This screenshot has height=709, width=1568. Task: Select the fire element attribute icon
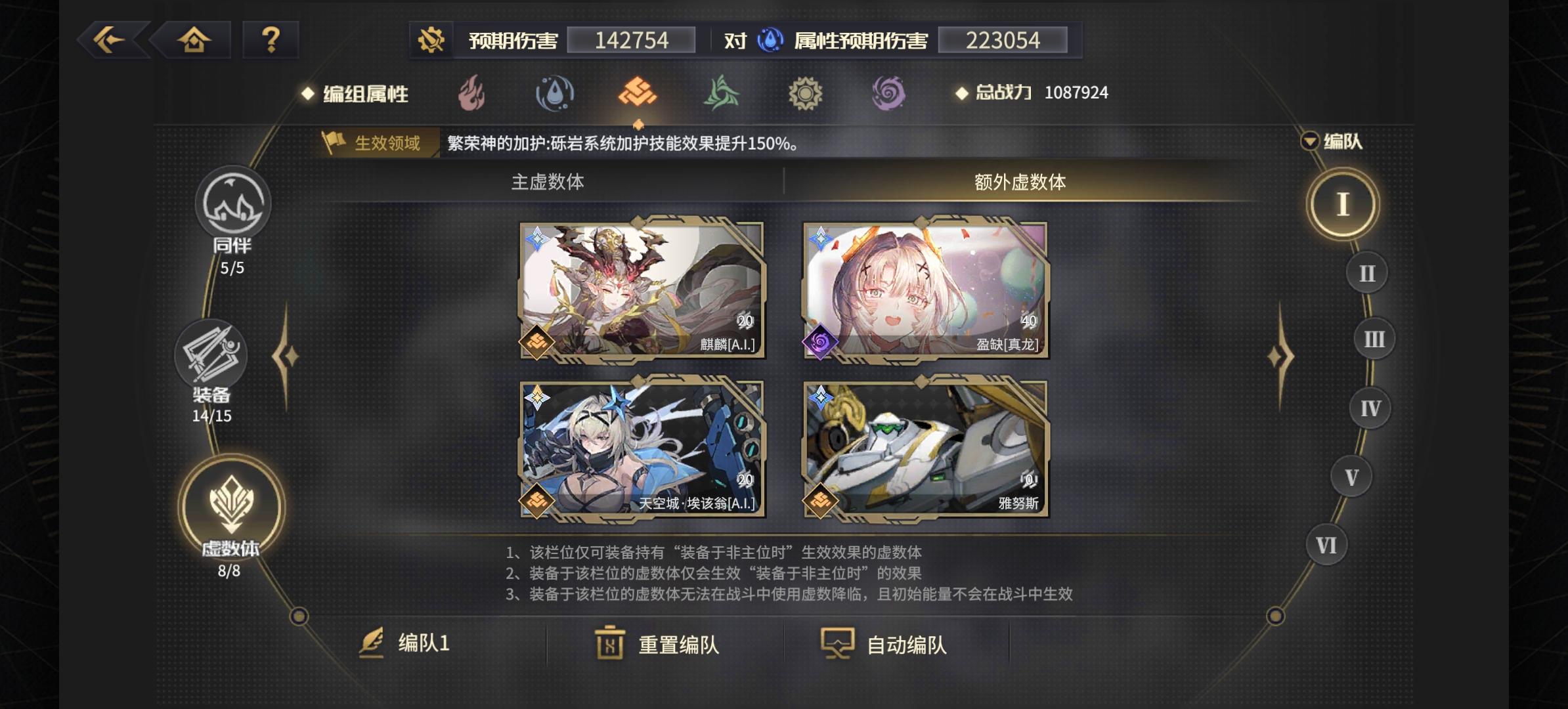470,93
